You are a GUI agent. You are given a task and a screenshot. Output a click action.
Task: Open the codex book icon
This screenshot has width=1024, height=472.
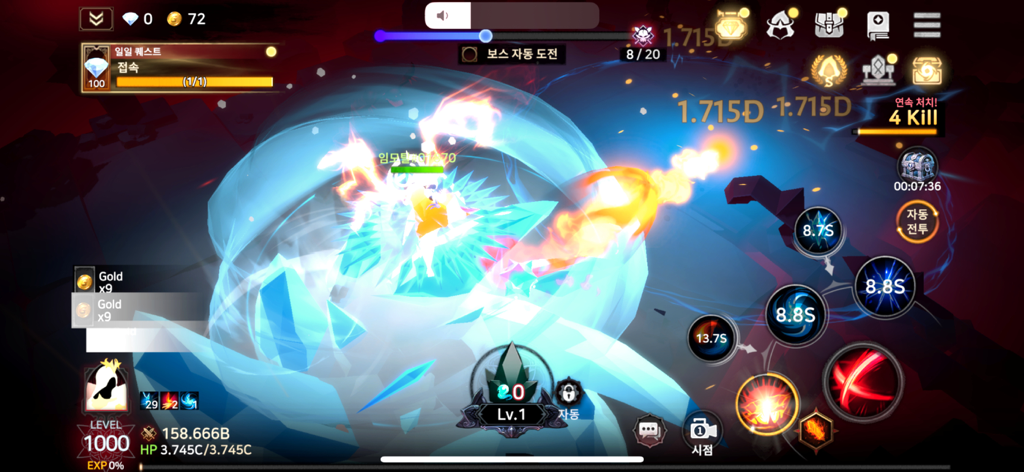click(x=879, y=25)
